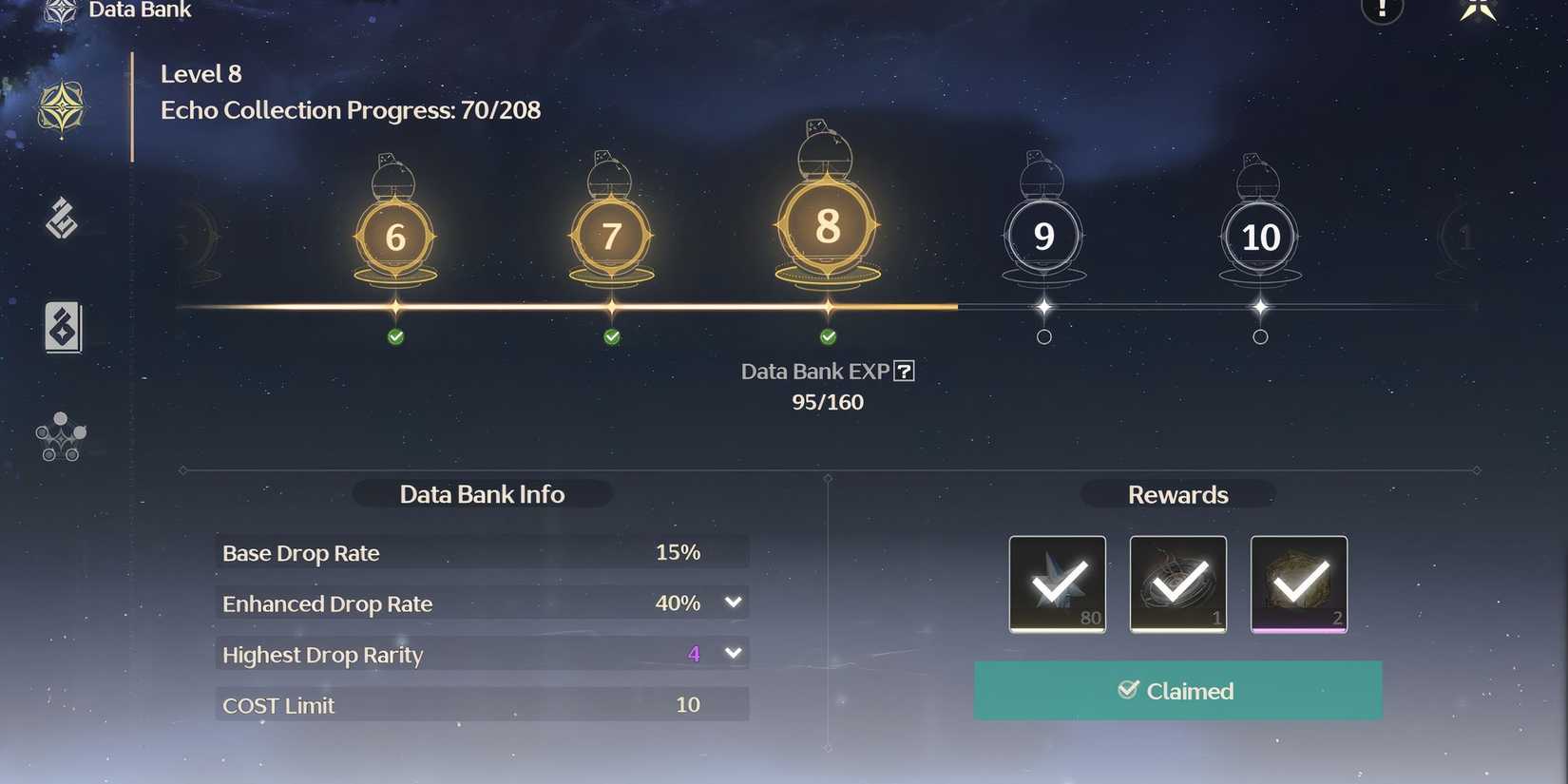Click the circle marker below level 10
The image size is (1568, 784).
1260,336
